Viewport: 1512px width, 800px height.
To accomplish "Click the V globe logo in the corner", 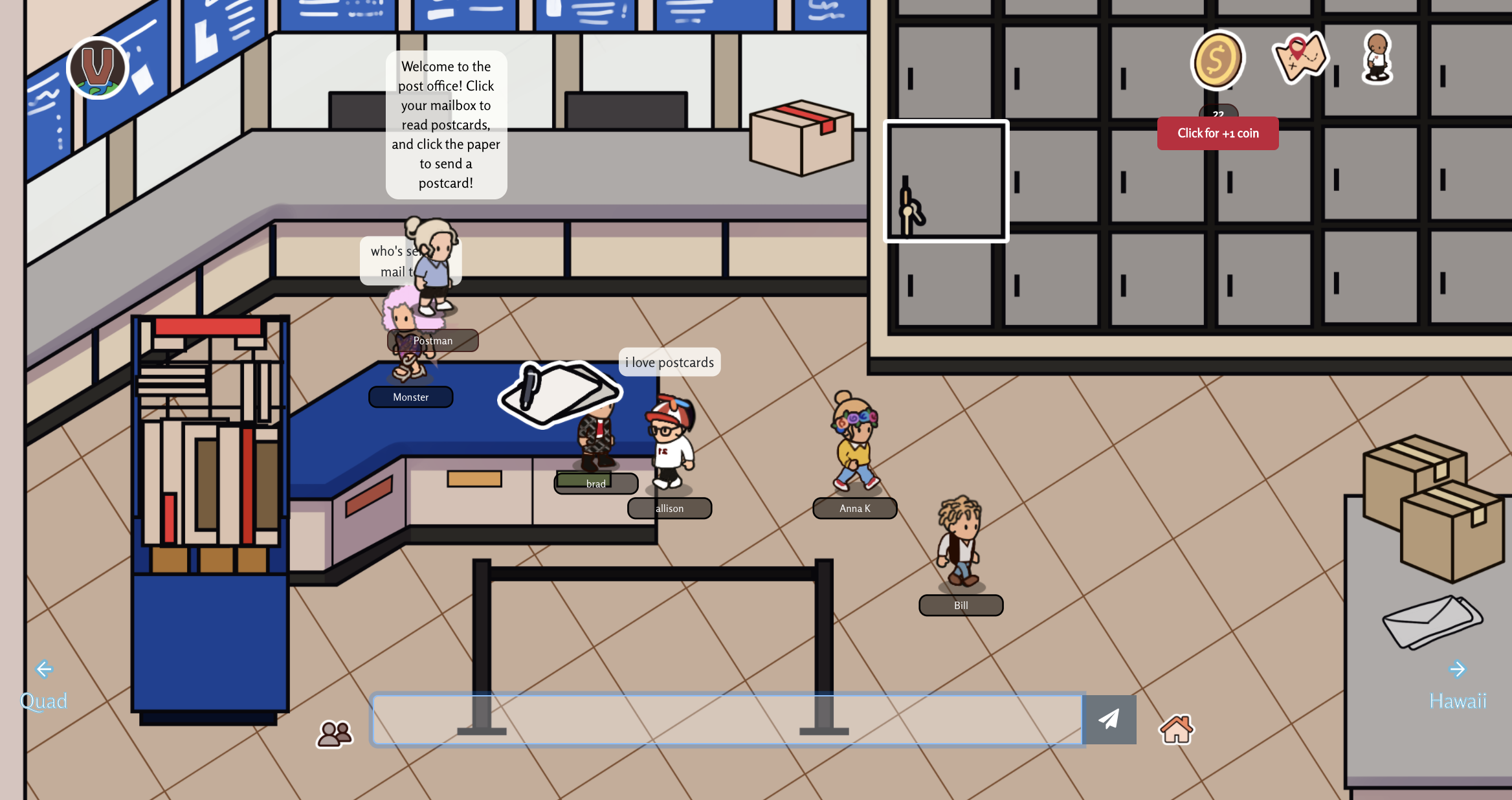I will pos(97,67).
